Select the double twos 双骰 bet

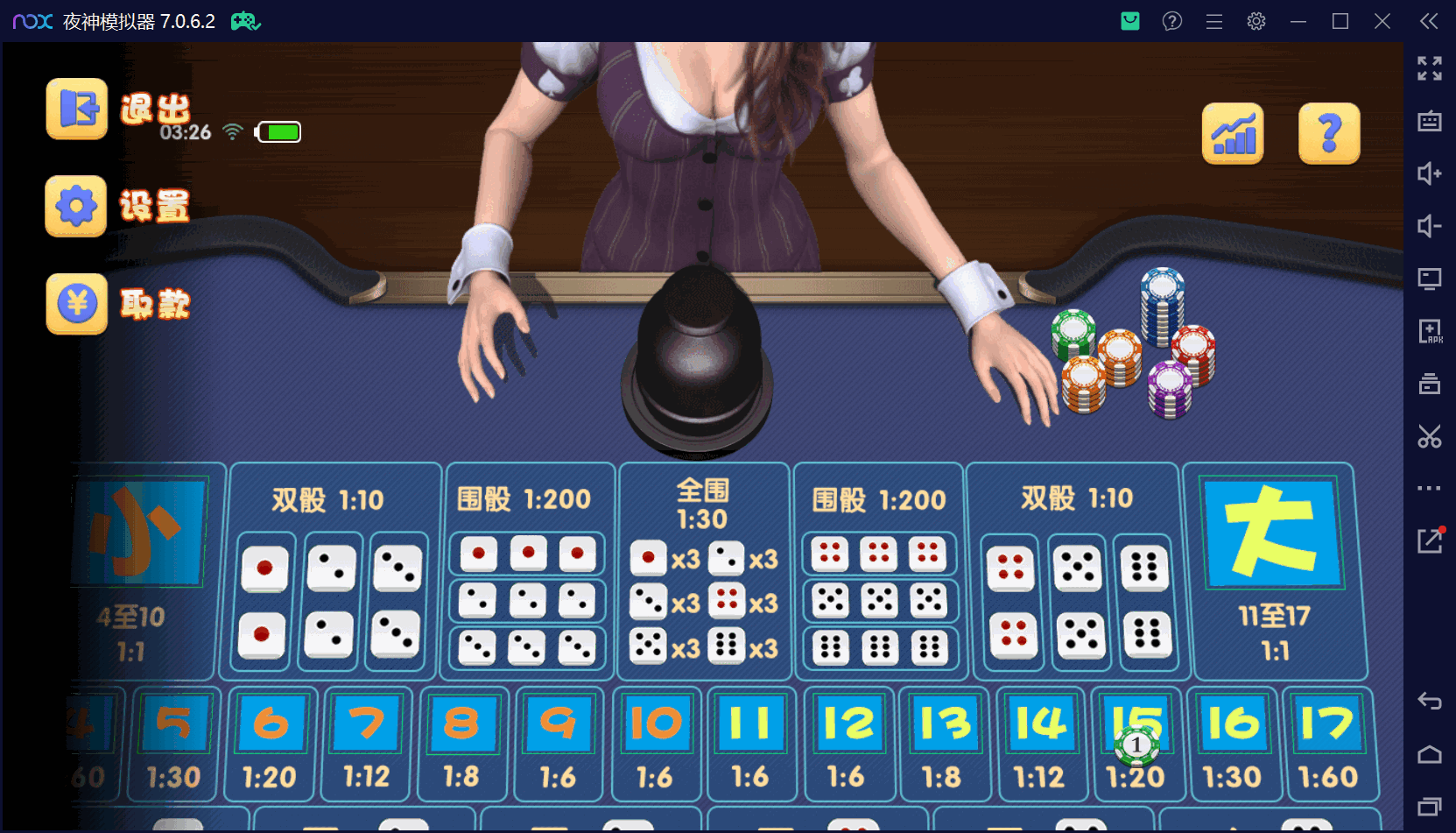[331, 601]
